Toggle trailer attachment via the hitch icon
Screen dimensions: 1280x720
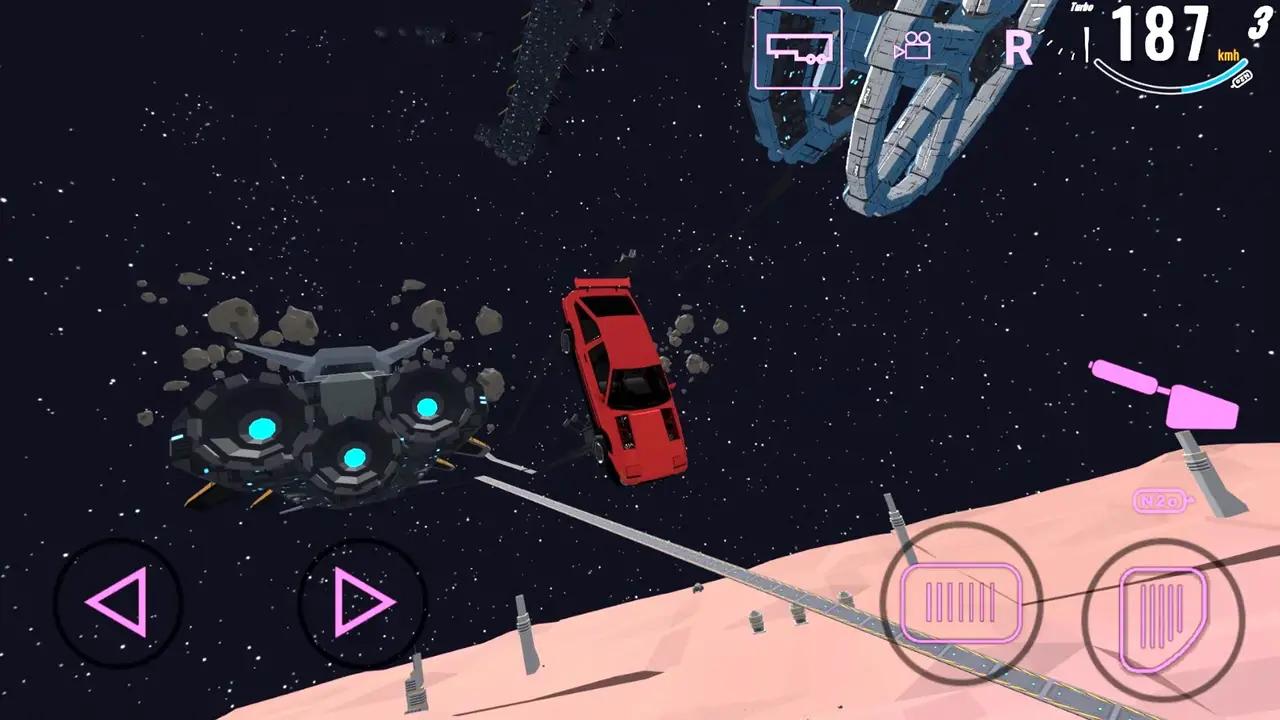point(798,47)
